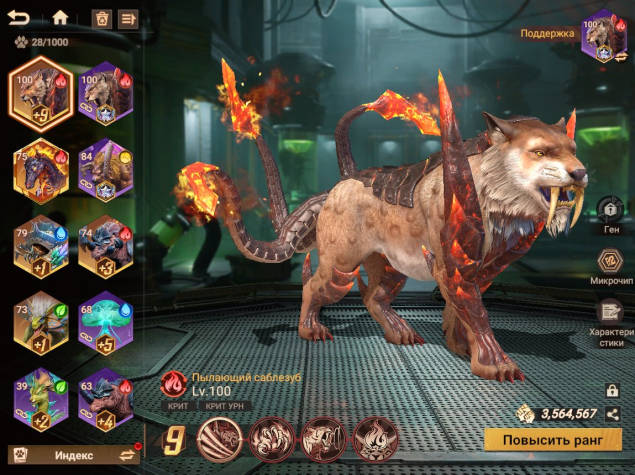Go back with the return arrow
635x475 pixels.
click(19, 17)
